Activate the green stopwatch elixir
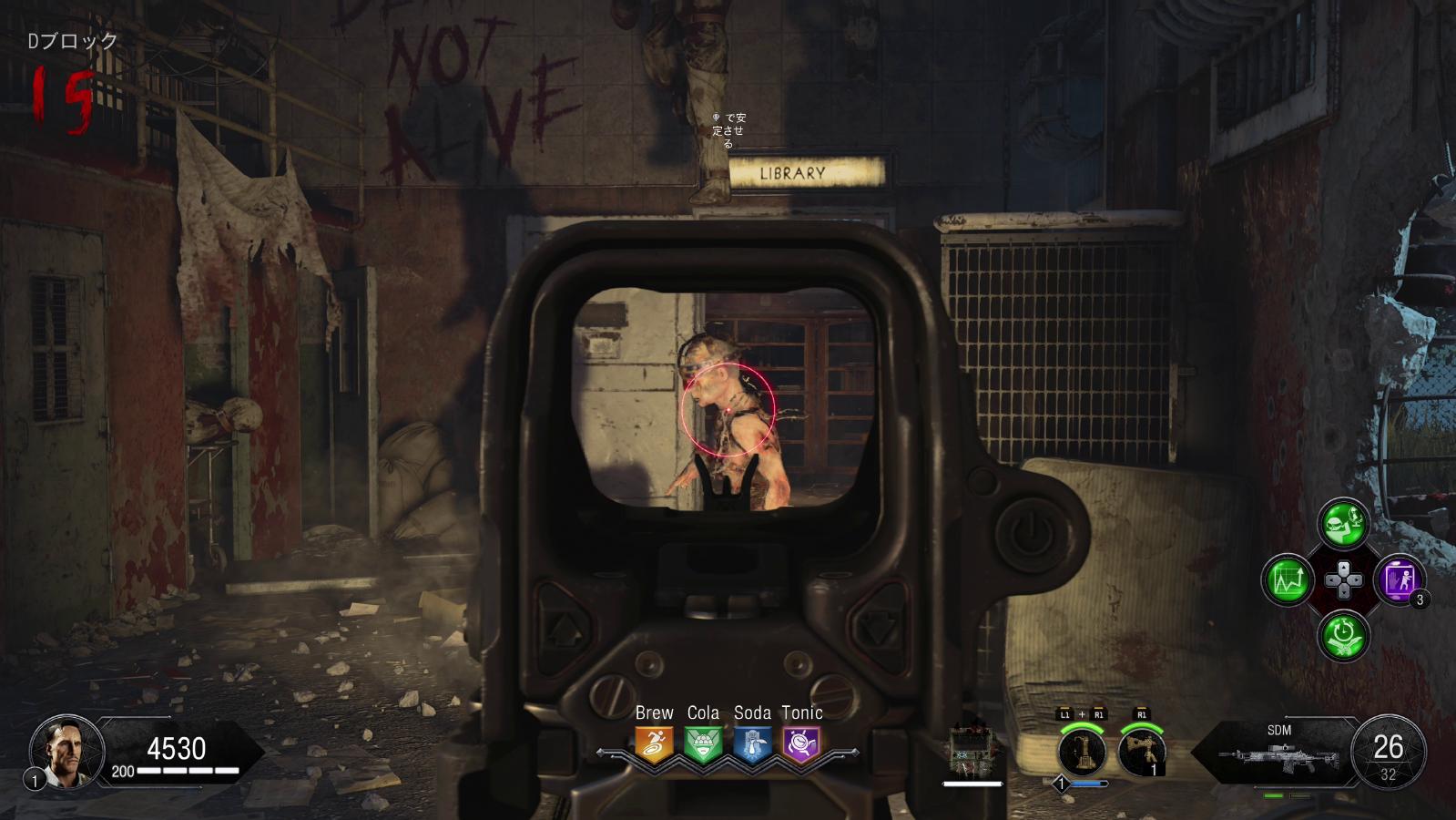This screenshot has height=820, width=1456. [1343, 634]
